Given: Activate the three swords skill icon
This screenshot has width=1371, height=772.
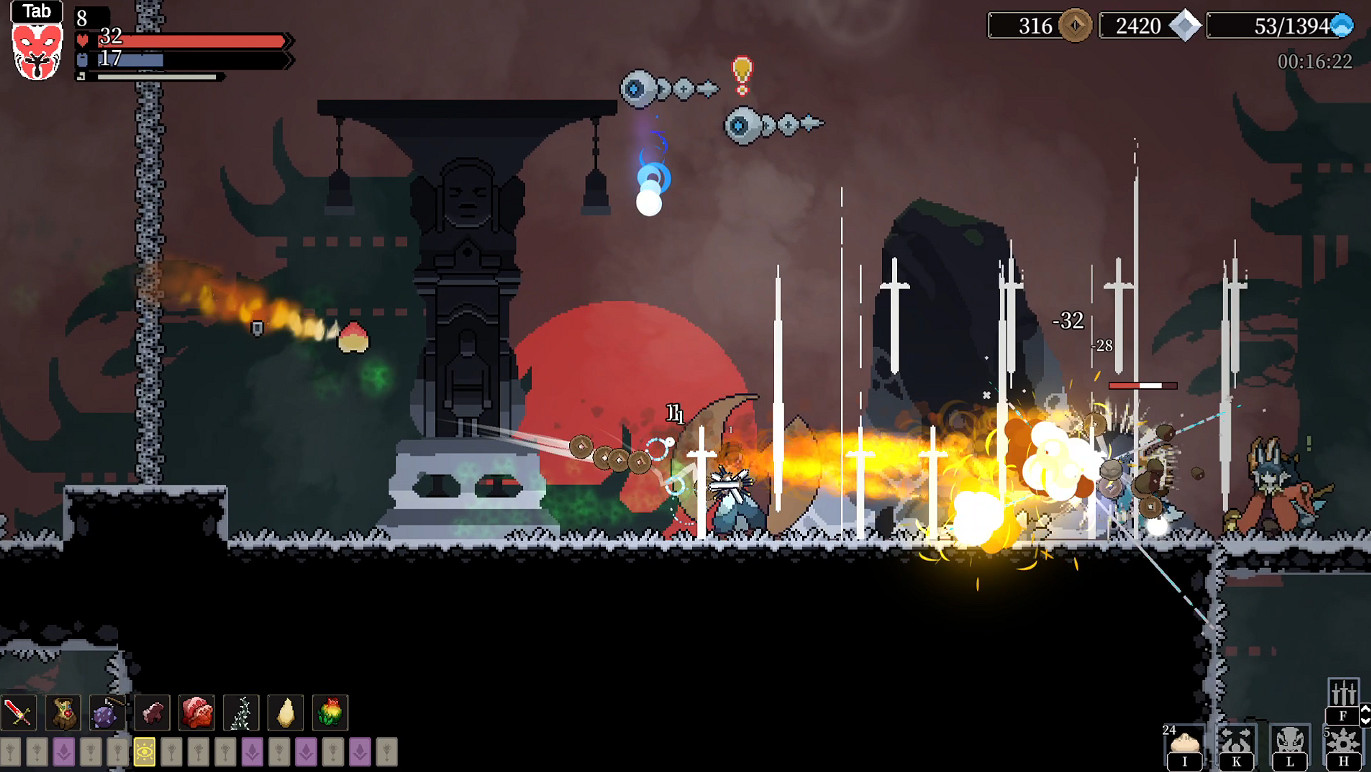Looking at the screenshot, I should [x=1343, y=694].
